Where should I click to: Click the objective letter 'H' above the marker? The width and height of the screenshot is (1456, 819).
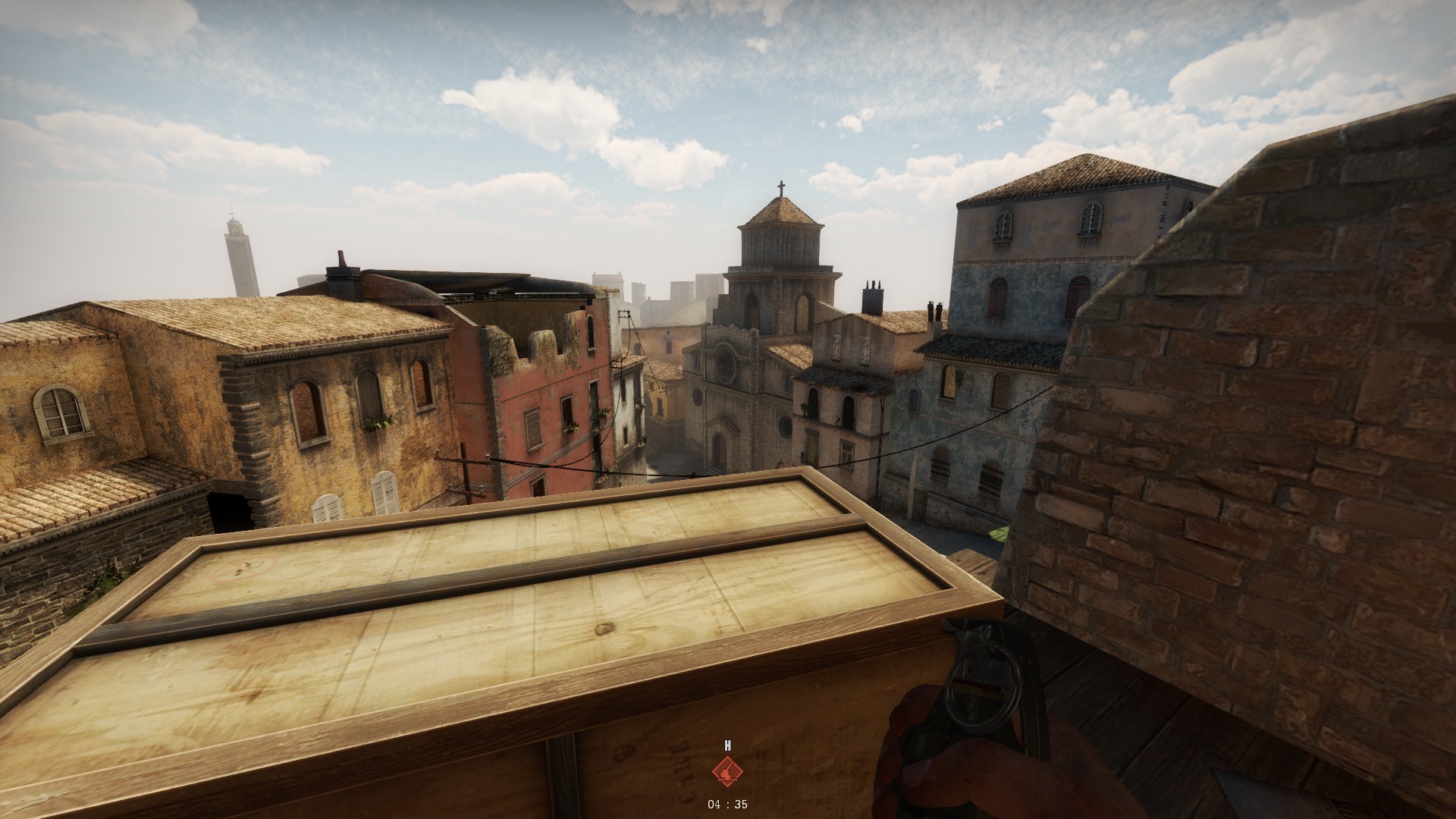[x=727, y=745]
